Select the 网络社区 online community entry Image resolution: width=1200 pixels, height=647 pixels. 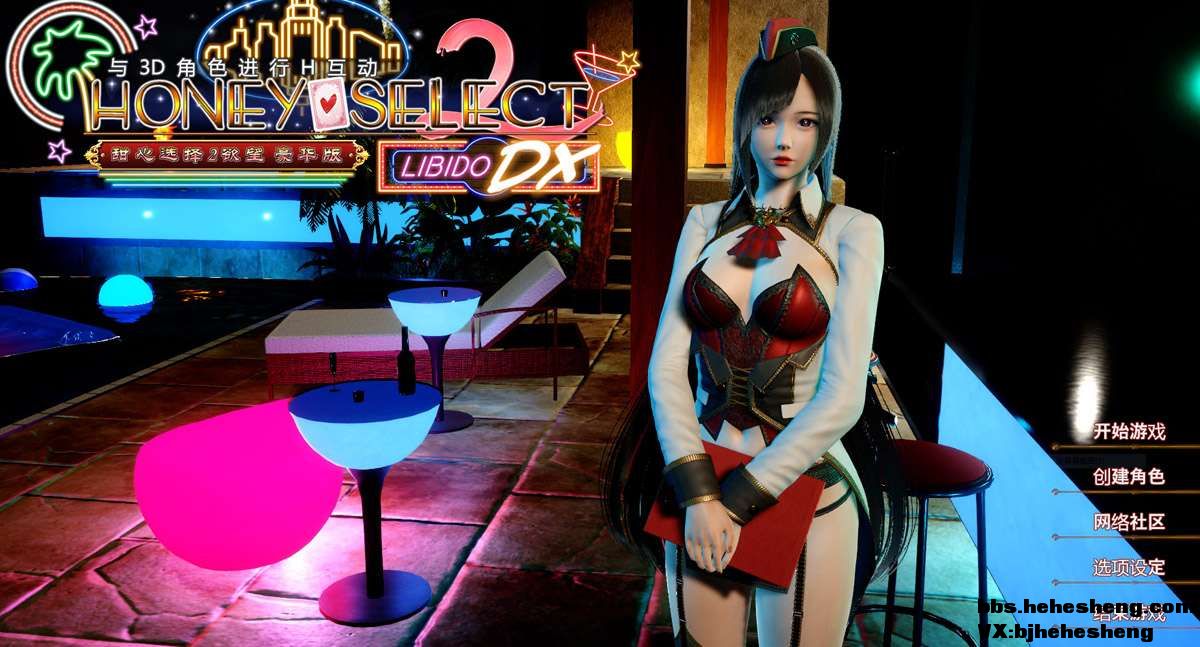1129,522
